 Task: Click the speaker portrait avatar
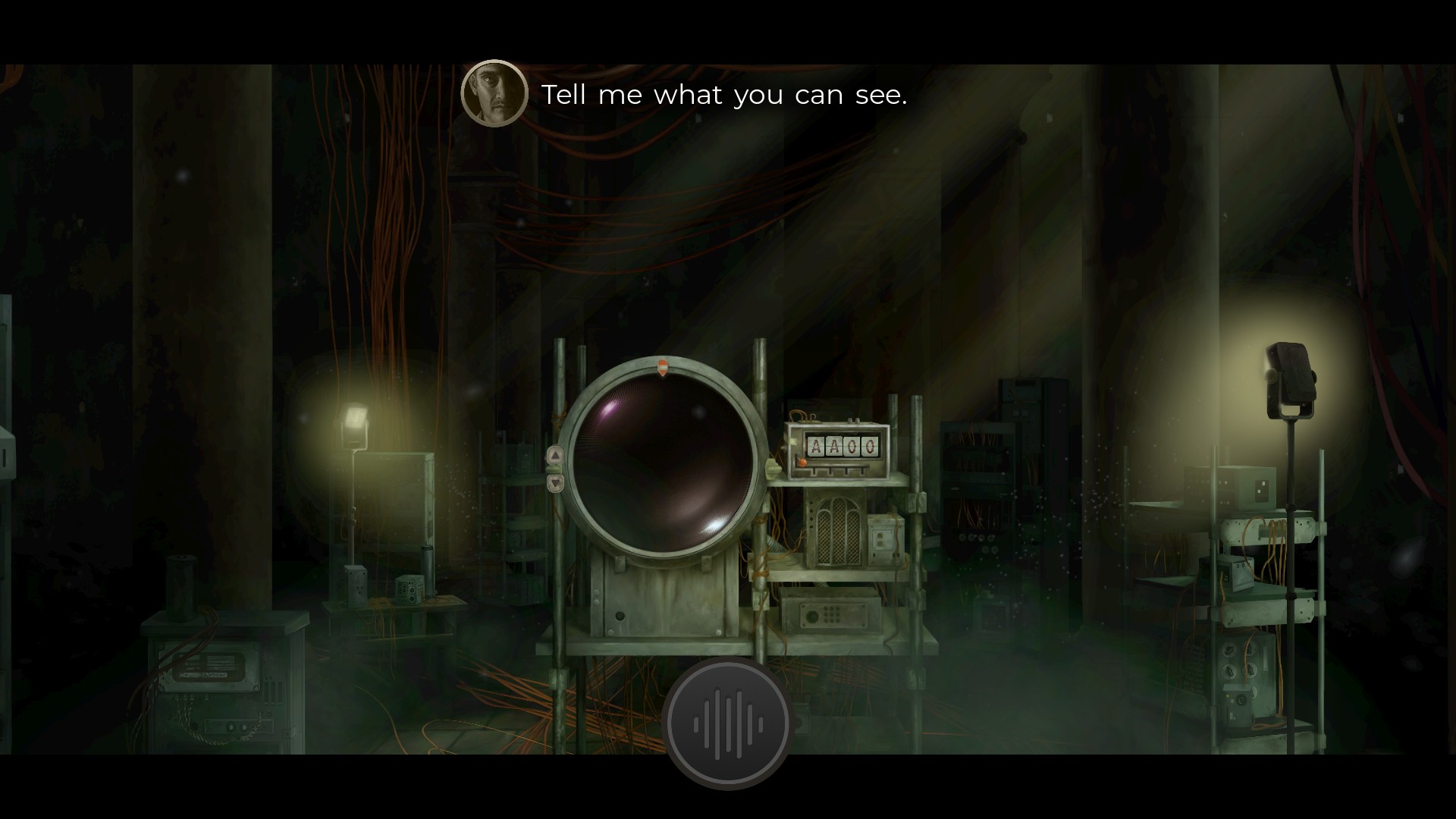[494, 94]
